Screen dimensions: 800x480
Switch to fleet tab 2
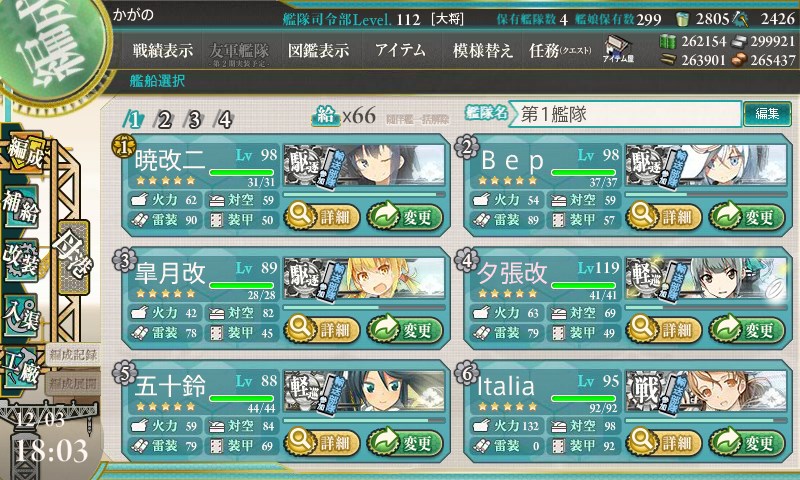tap(165, 119)
